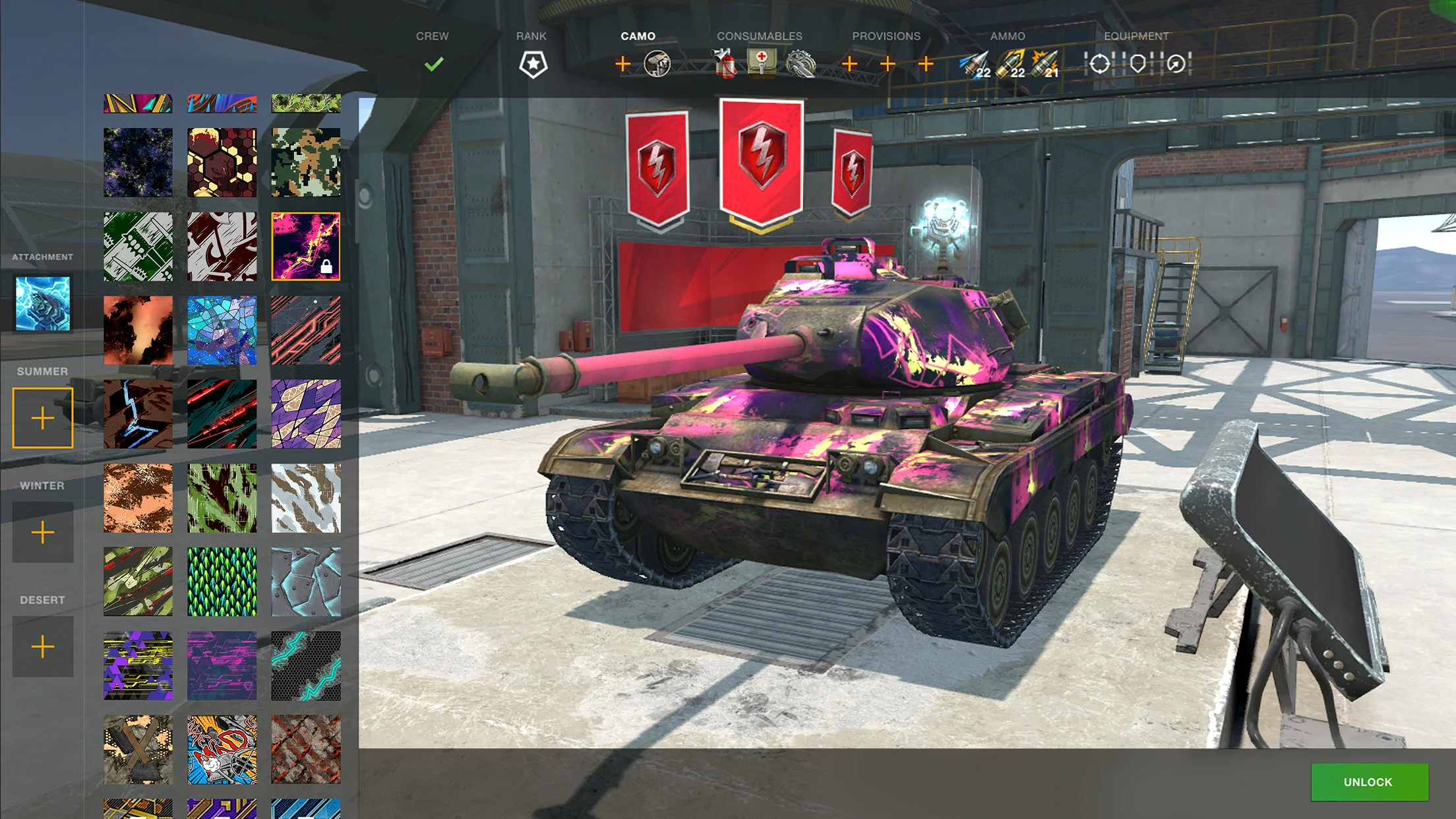This screenshot has width=1456, height=819.
Task: Pick the maroon and yellow hexagon camo
Action: point(222,163)
